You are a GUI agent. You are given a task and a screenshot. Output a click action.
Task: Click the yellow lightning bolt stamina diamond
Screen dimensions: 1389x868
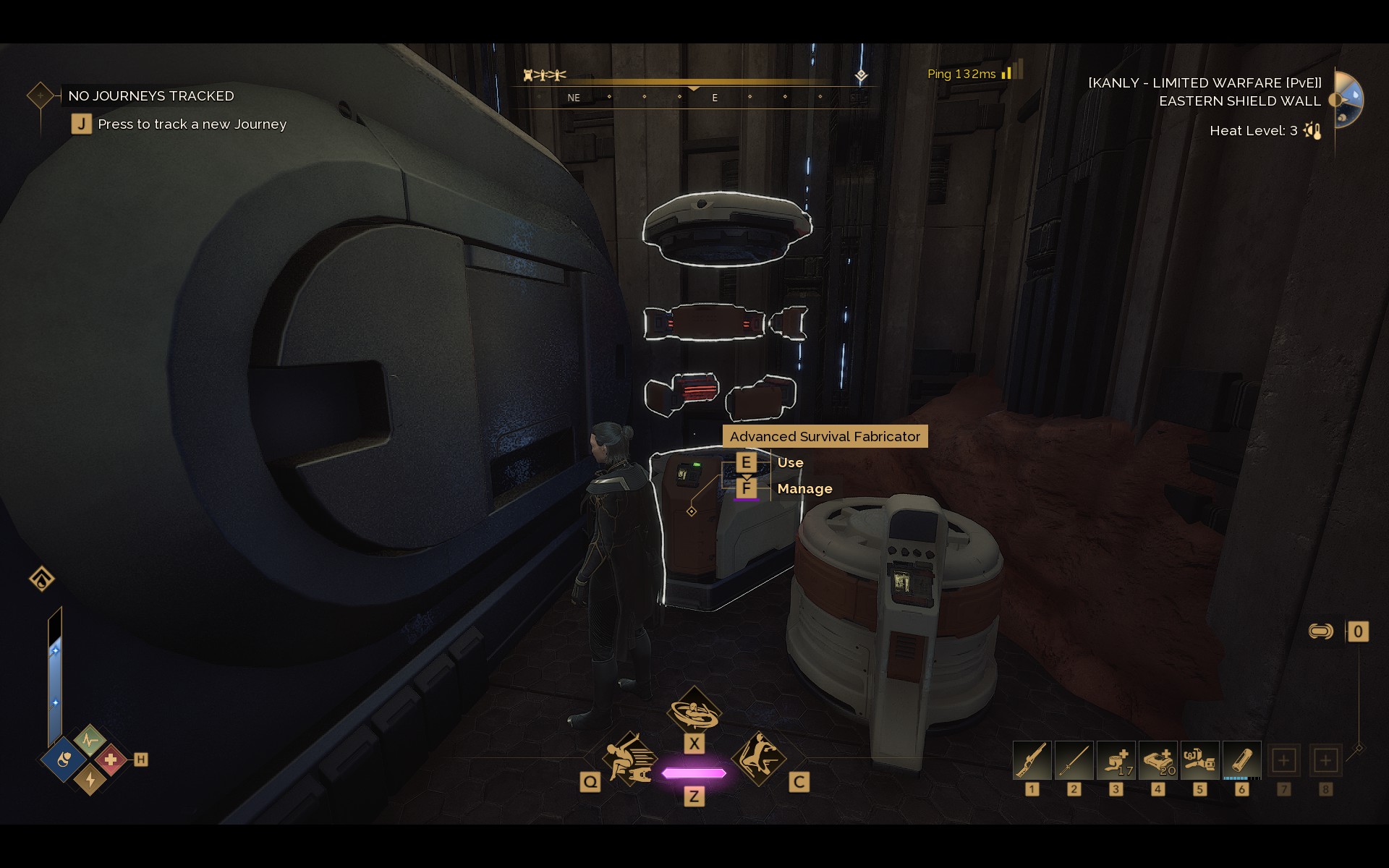tap(90, 779)
